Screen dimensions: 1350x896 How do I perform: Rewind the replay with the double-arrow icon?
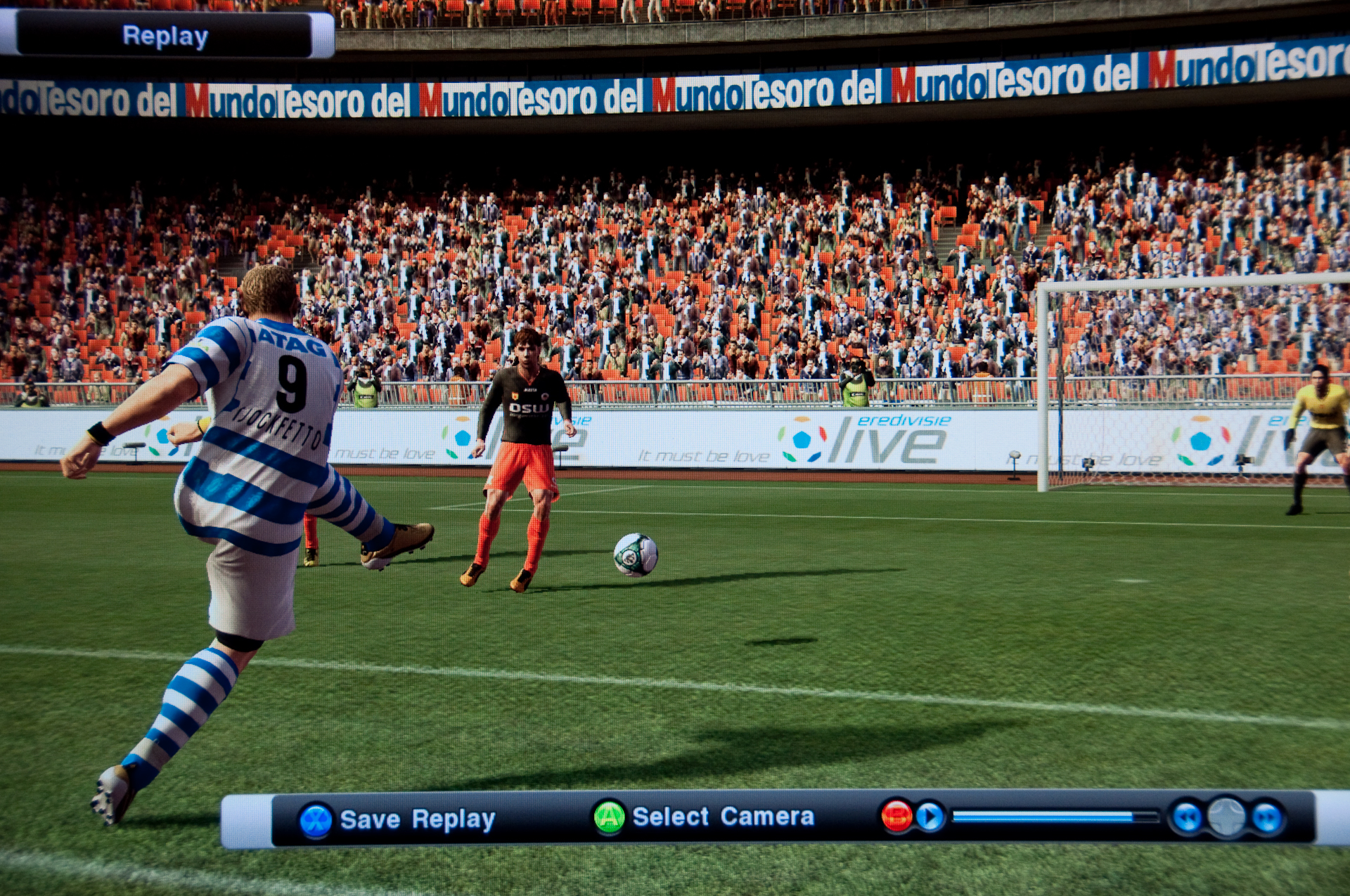1188,818
